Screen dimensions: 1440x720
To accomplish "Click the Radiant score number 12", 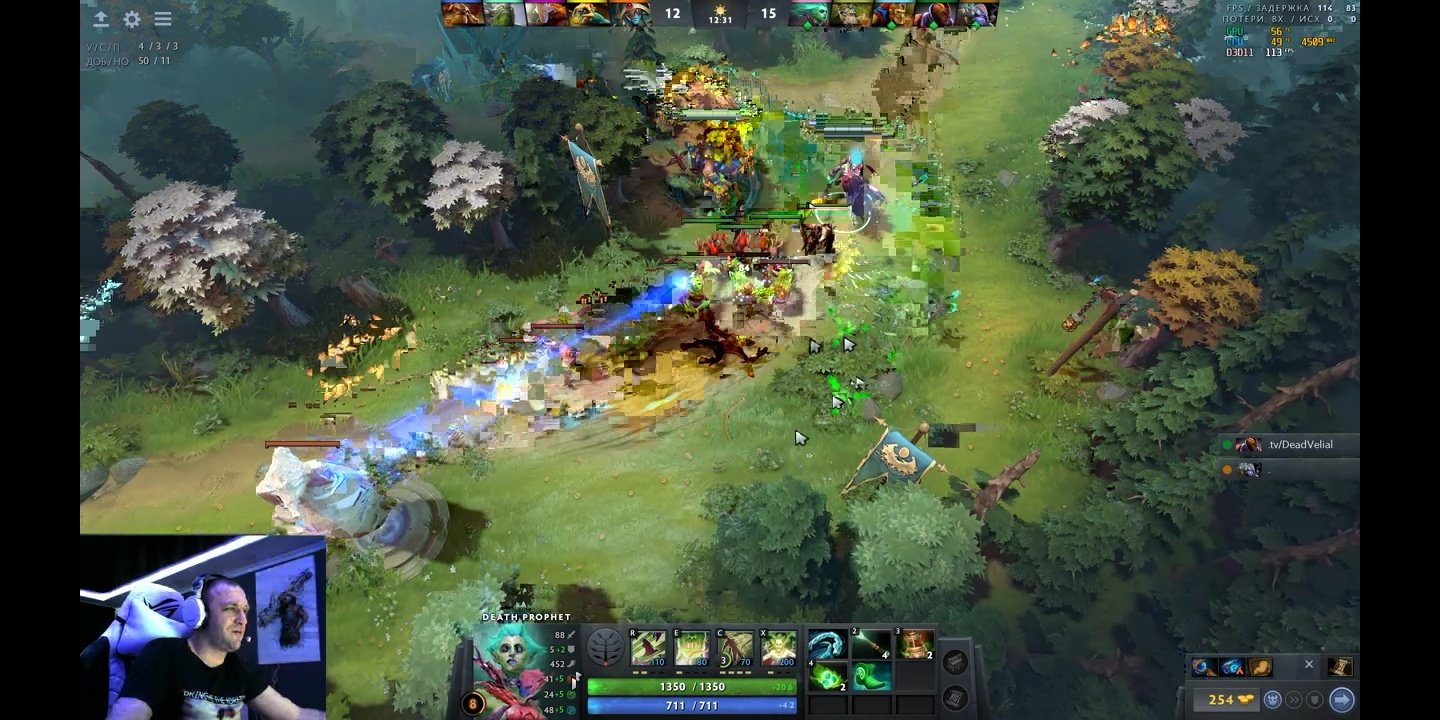I will click(672, 13).
